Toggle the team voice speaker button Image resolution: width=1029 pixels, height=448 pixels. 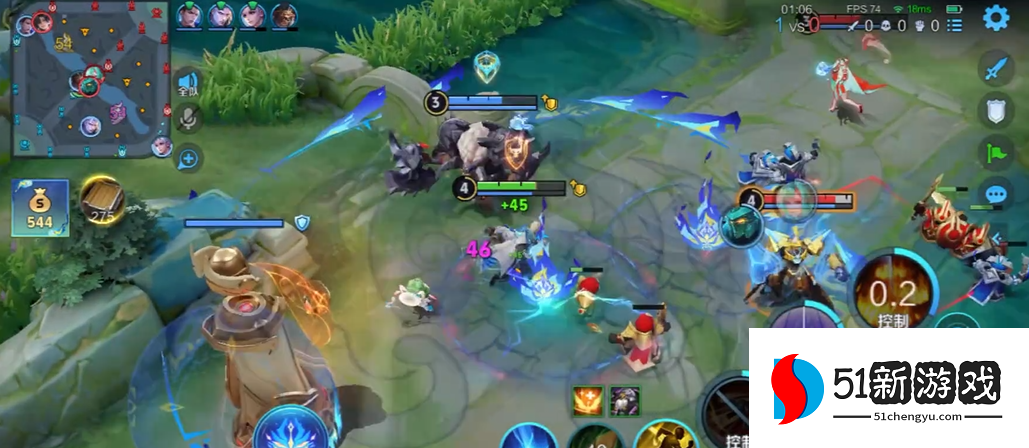click(187, 84)
